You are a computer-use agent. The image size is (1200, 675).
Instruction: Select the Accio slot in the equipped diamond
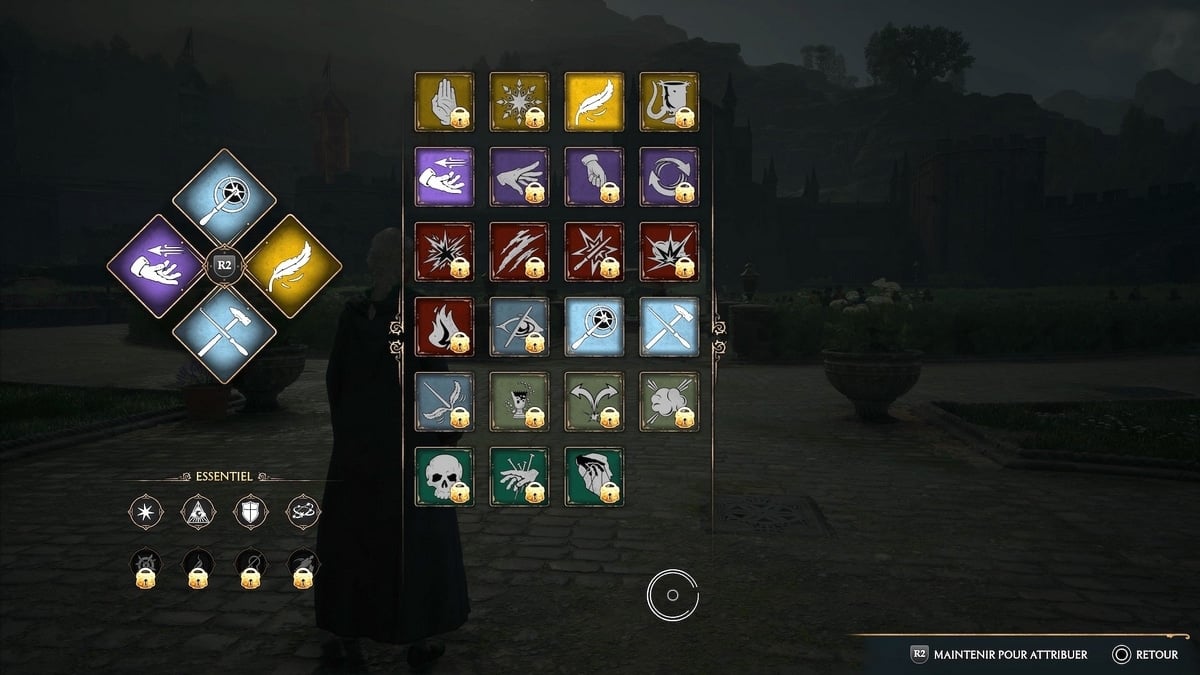[x=155, y=266]
